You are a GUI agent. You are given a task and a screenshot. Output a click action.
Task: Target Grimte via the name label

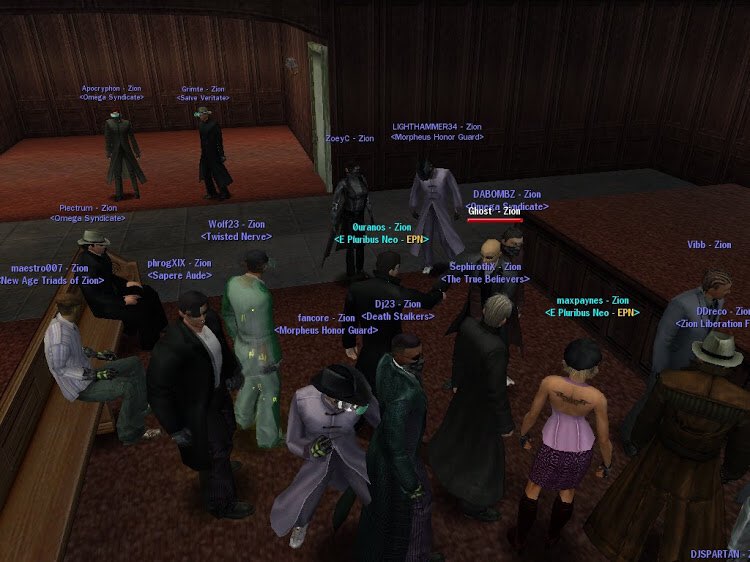203,89
